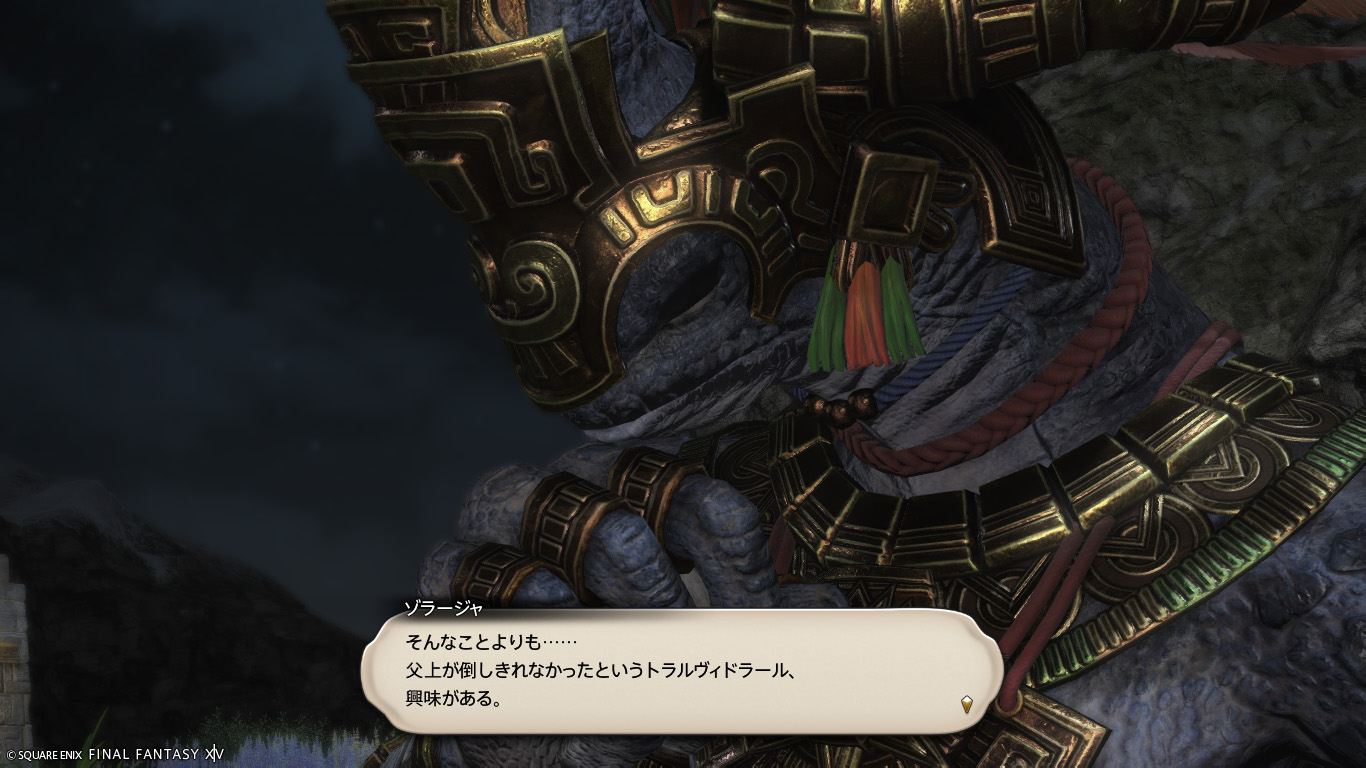Viewport: 1366px width, 768px height.
Task: Click Zoraal Ja's dialogue box to continue
Action: (680, 671)
